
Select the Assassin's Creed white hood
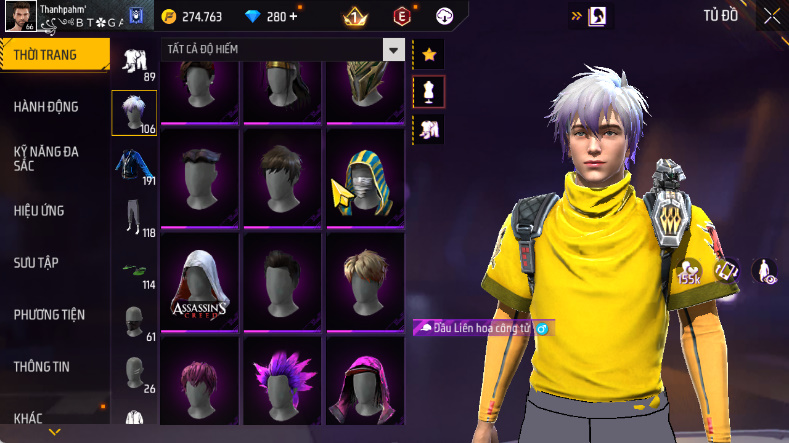click(198, 280)
